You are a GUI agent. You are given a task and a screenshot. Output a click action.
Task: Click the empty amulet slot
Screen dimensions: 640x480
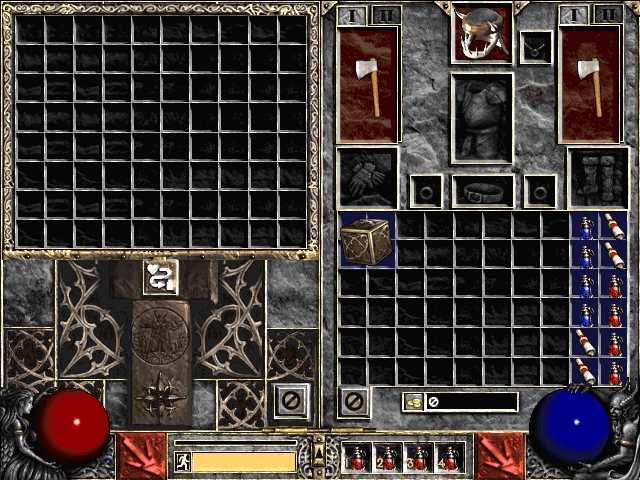(536, 45)
